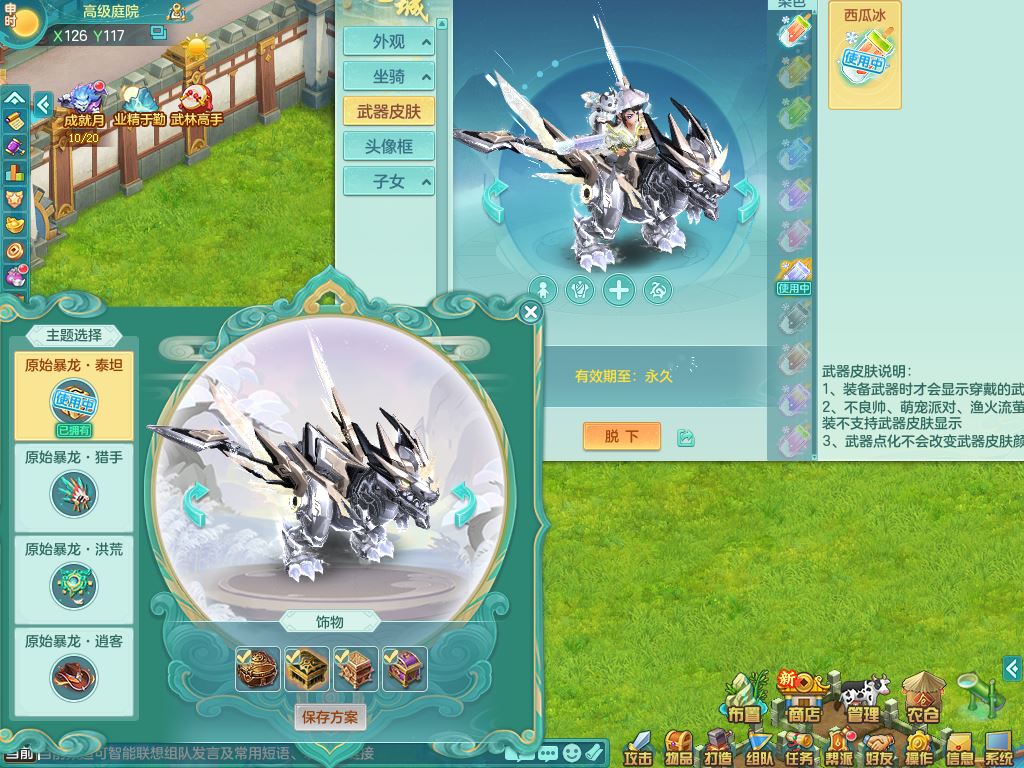Click the 脱下 unequip button
This screenshot has width=1024, height=768.
621,436
